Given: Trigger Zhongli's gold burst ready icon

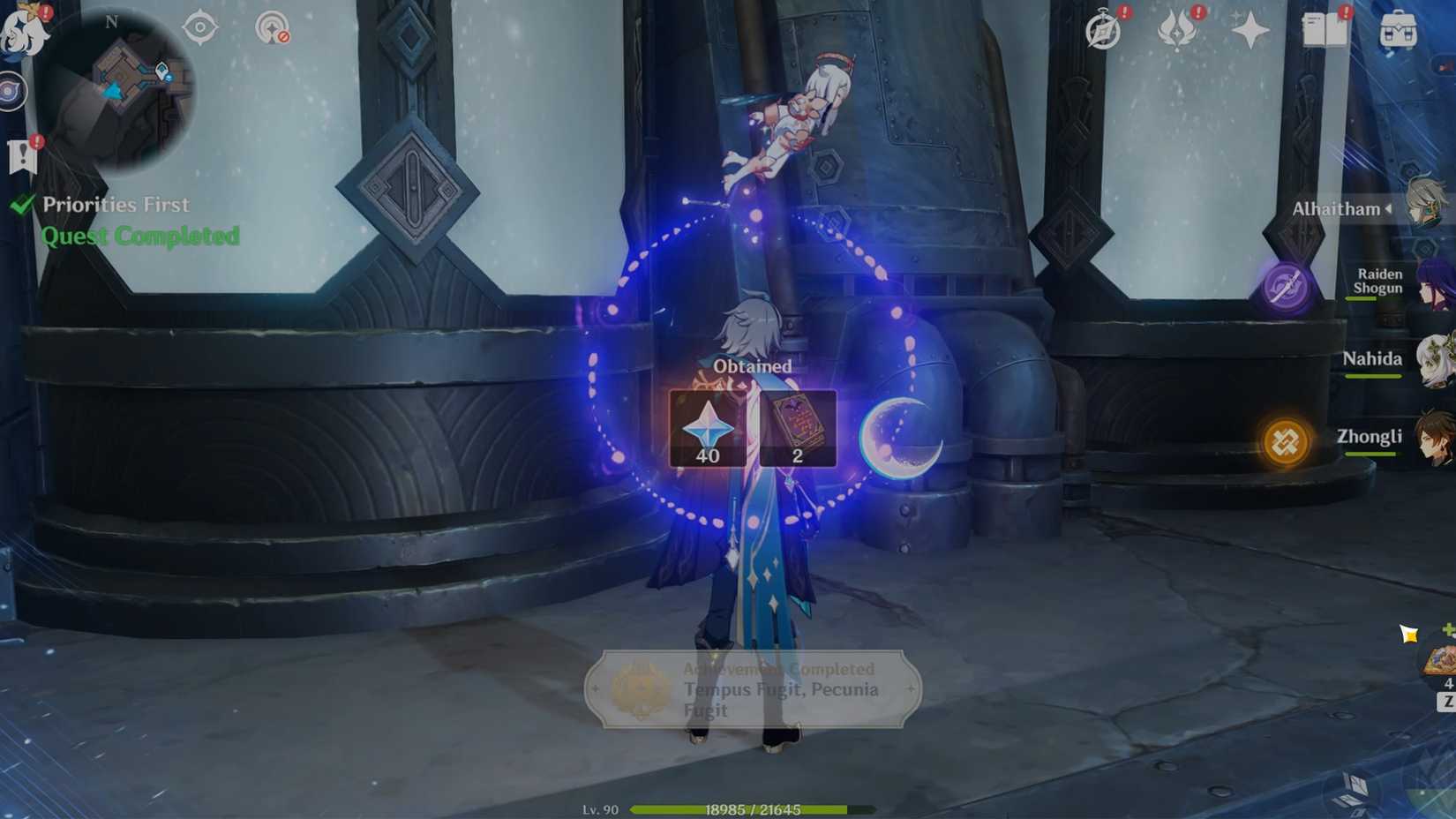Looking at the screenshot, I should coord(1287,442).
